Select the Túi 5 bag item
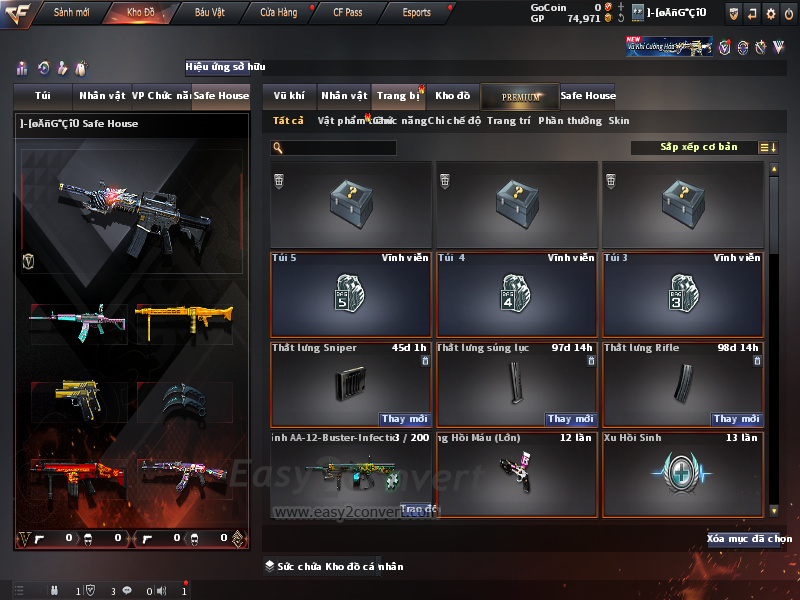Screen dimensions: 800x600 tap(351, 295)
